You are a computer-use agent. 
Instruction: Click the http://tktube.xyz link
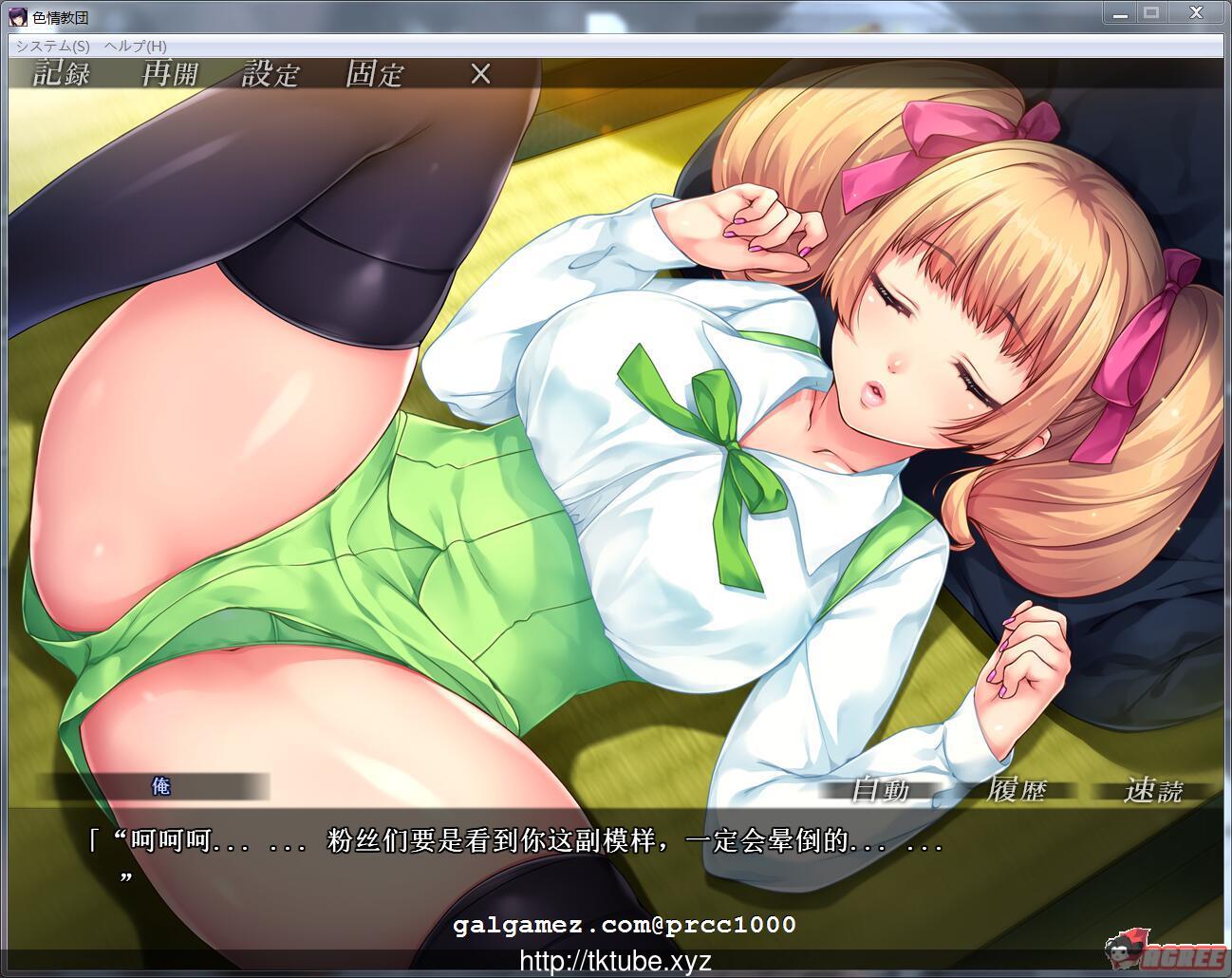(615, 961)
